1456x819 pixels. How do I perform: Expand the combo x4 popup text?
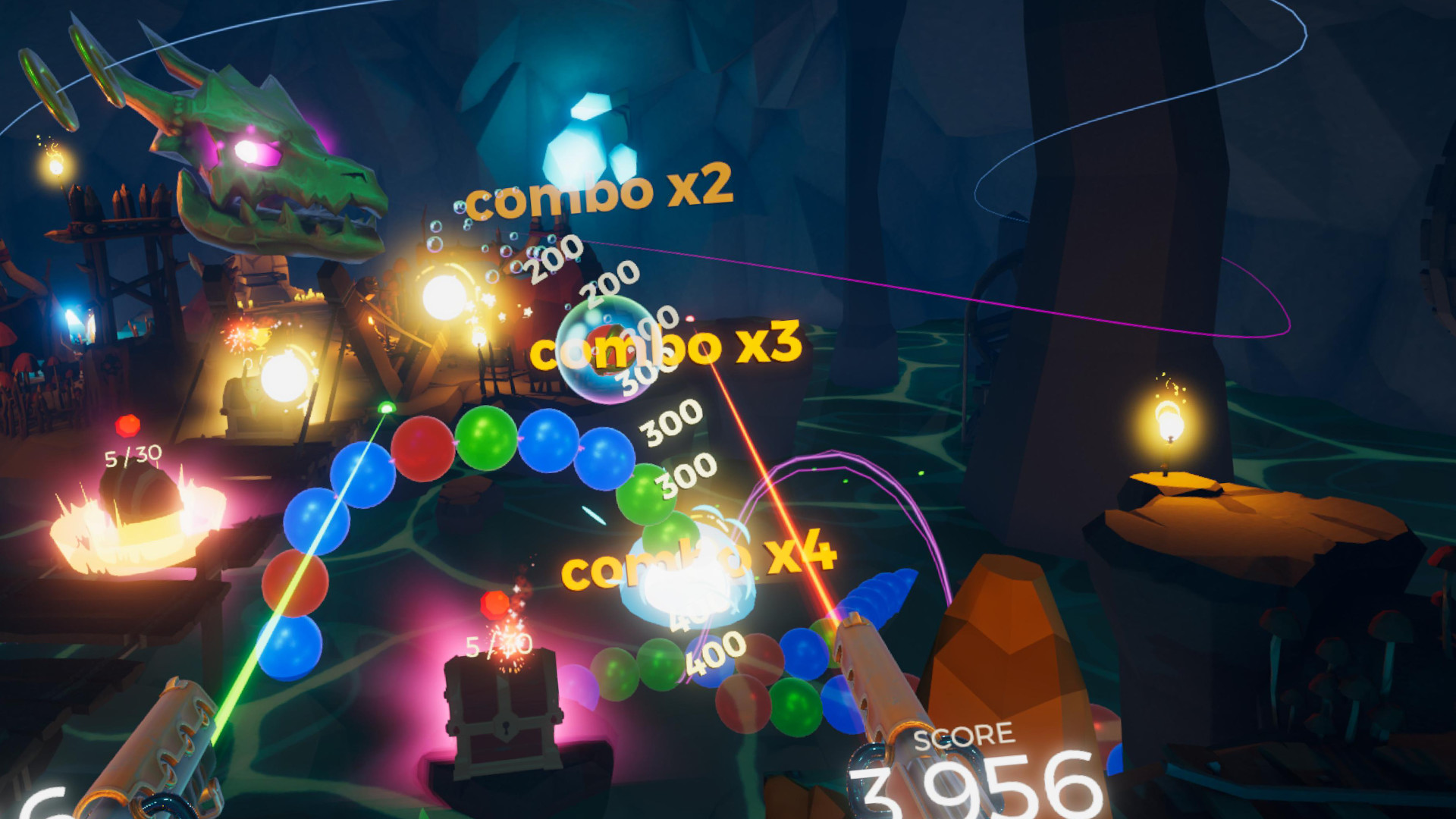tap(701, 563)
